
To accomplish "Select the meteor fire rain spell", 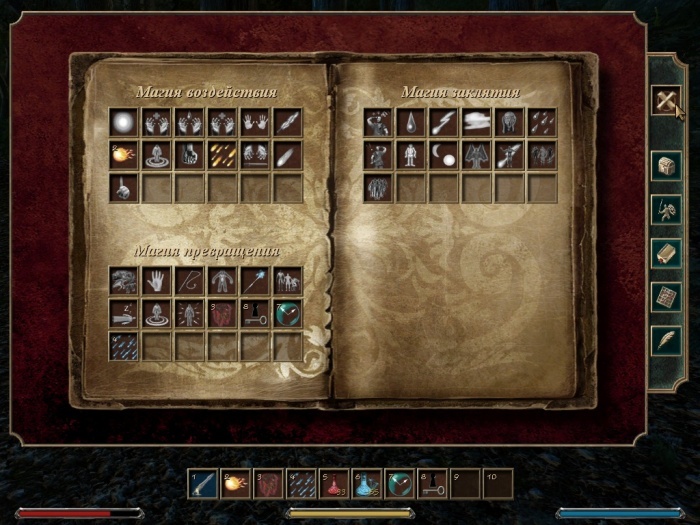I will click(x=222, y=155).
